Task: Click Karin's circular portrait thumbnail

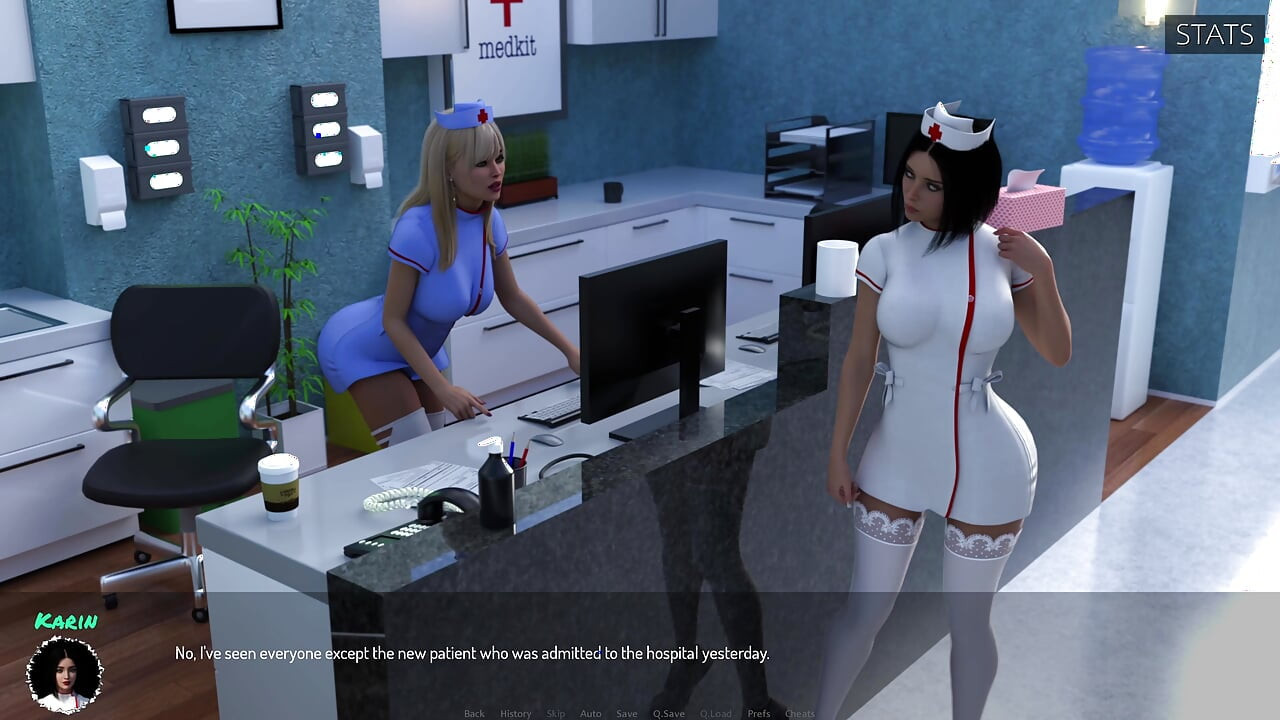Action: 64,672
